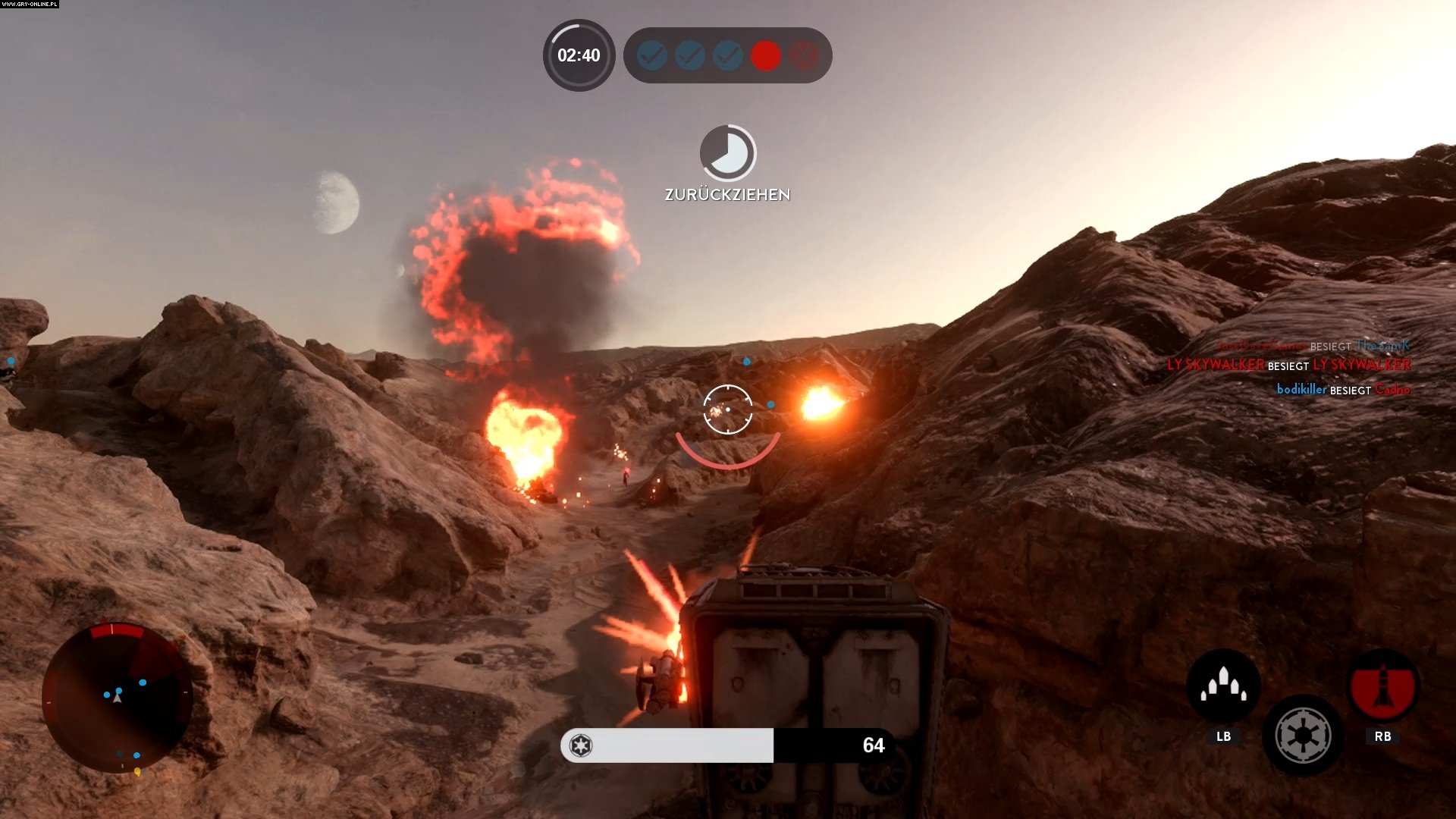Open the circular radar minimap

click(x=118, y=696)
